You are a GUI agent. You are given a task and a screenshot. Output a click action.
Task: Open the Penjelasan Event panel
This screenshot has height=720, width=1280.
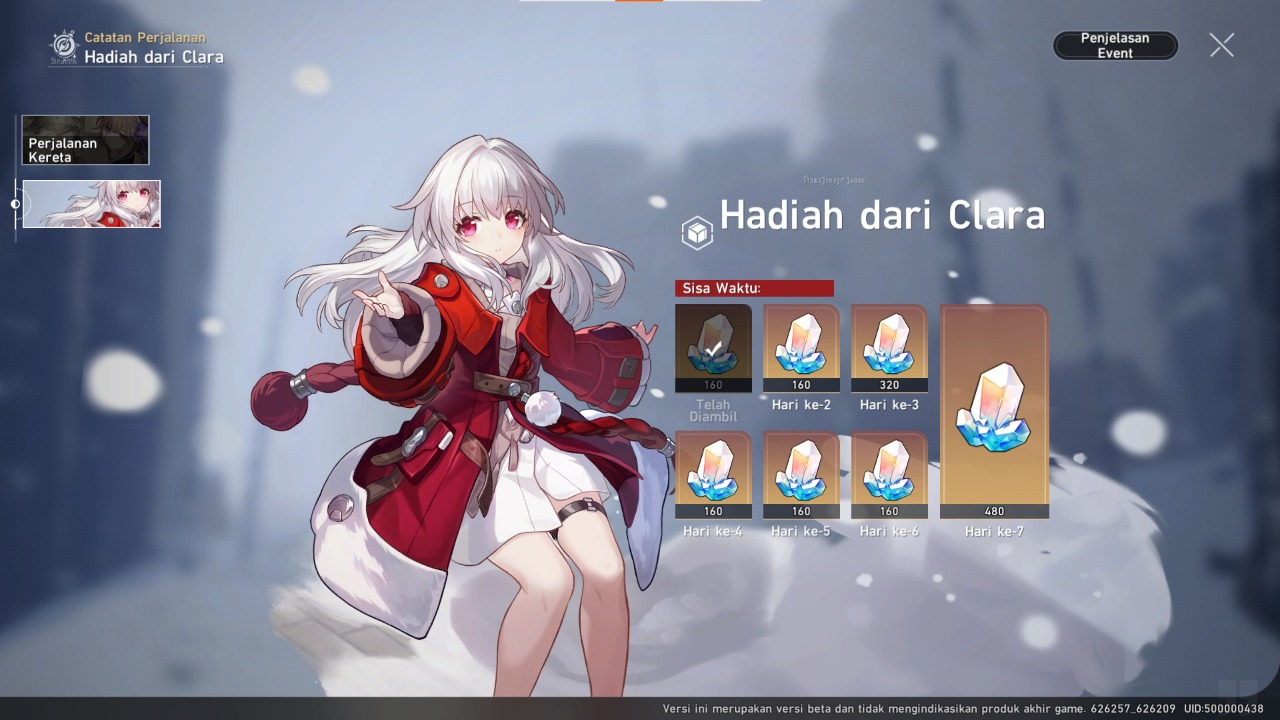(1115, 45)
